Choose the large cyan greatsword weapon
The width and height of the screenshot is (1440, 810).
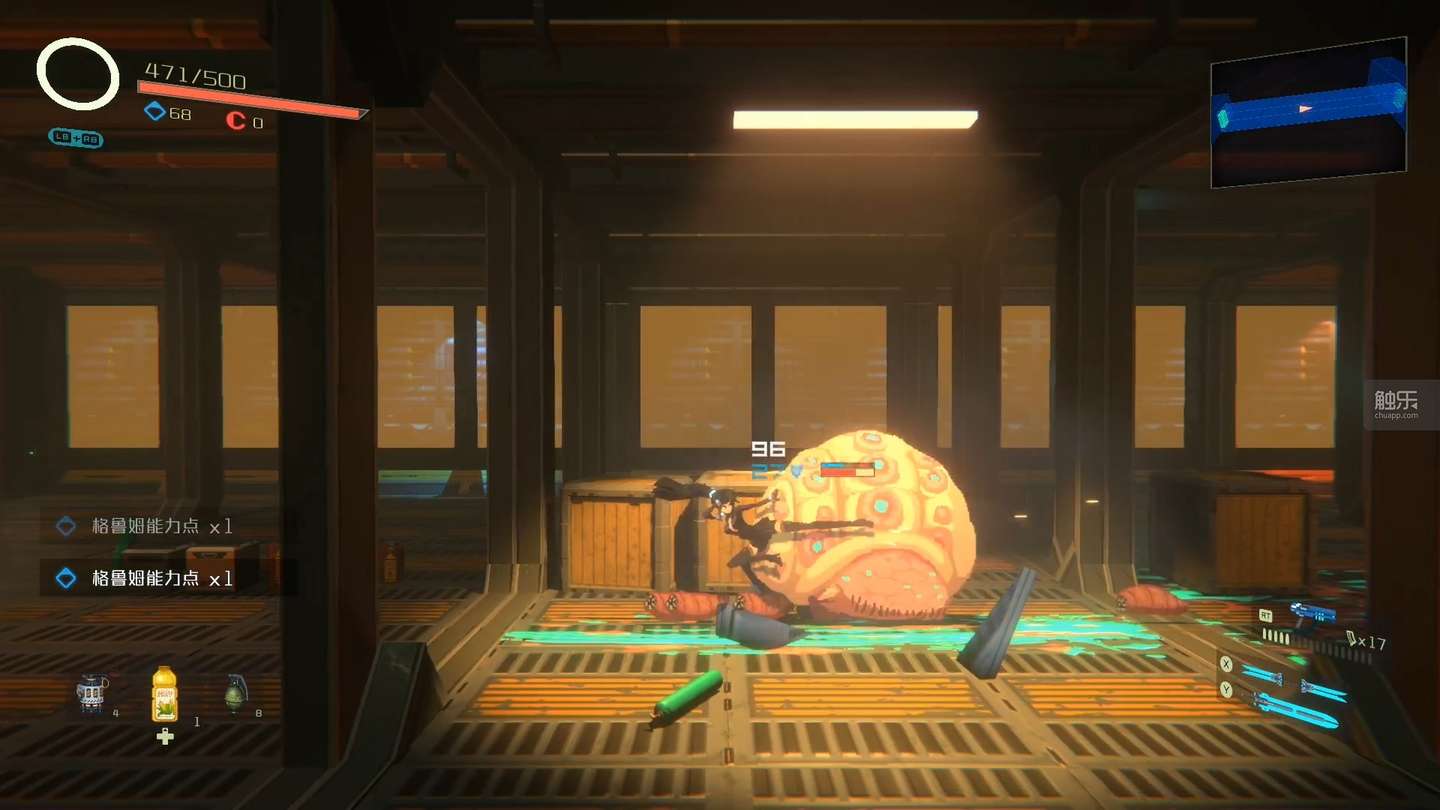(1297, 709)
